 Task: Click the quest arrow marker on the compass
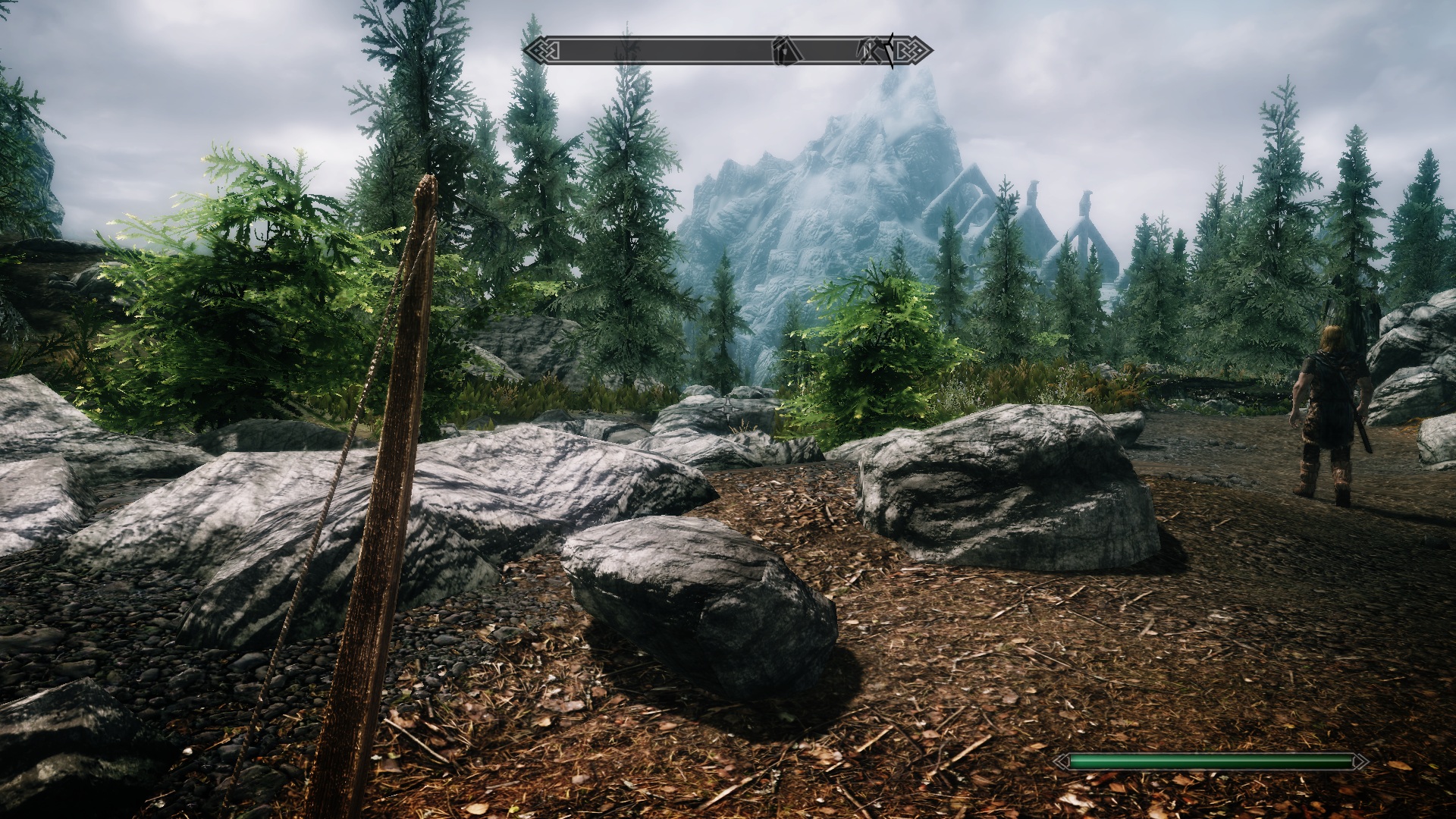(889, 50)
